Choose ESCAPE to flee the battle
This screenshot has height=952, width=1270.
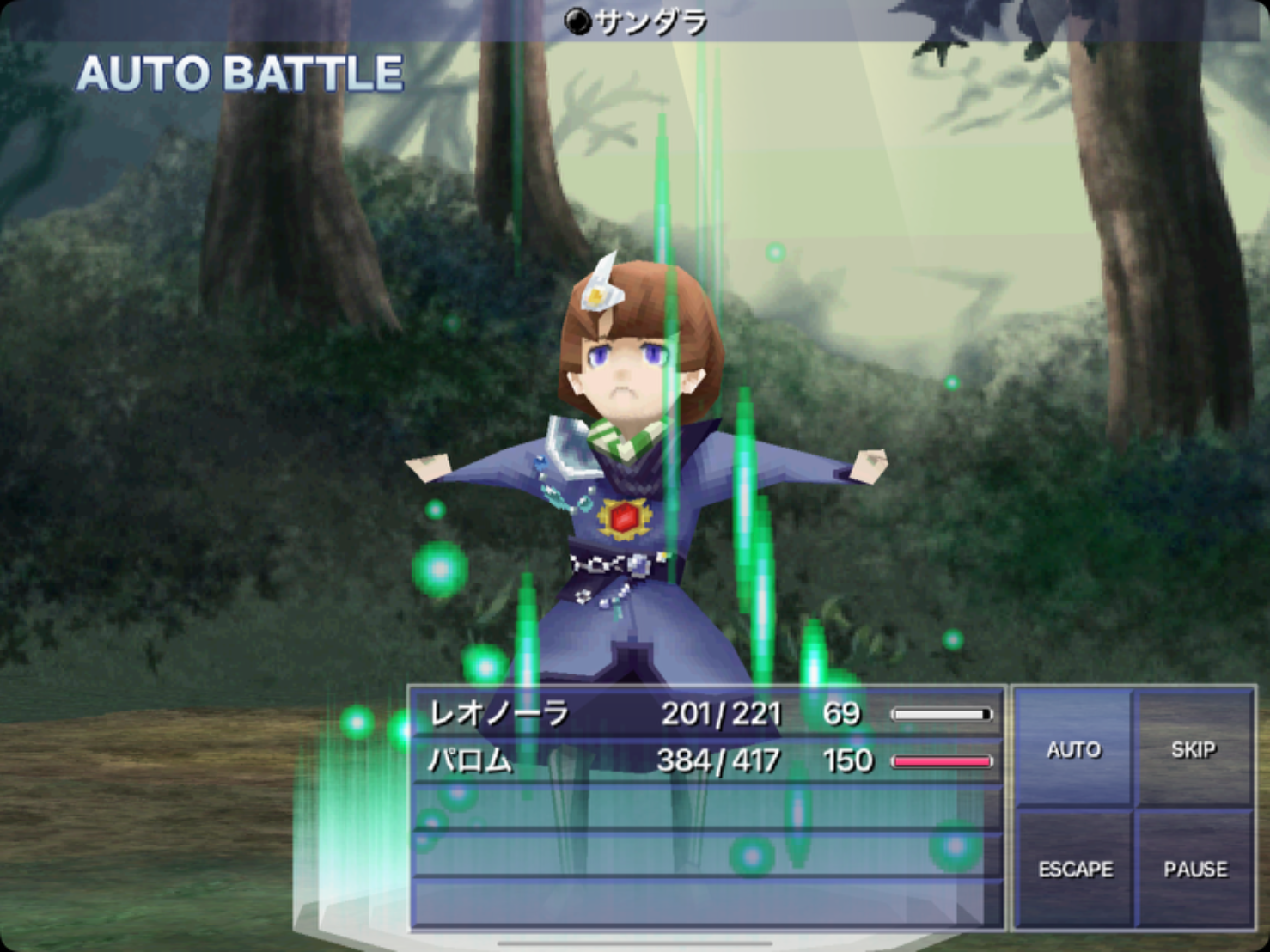pyautogui.click(x=1074, y=869)
